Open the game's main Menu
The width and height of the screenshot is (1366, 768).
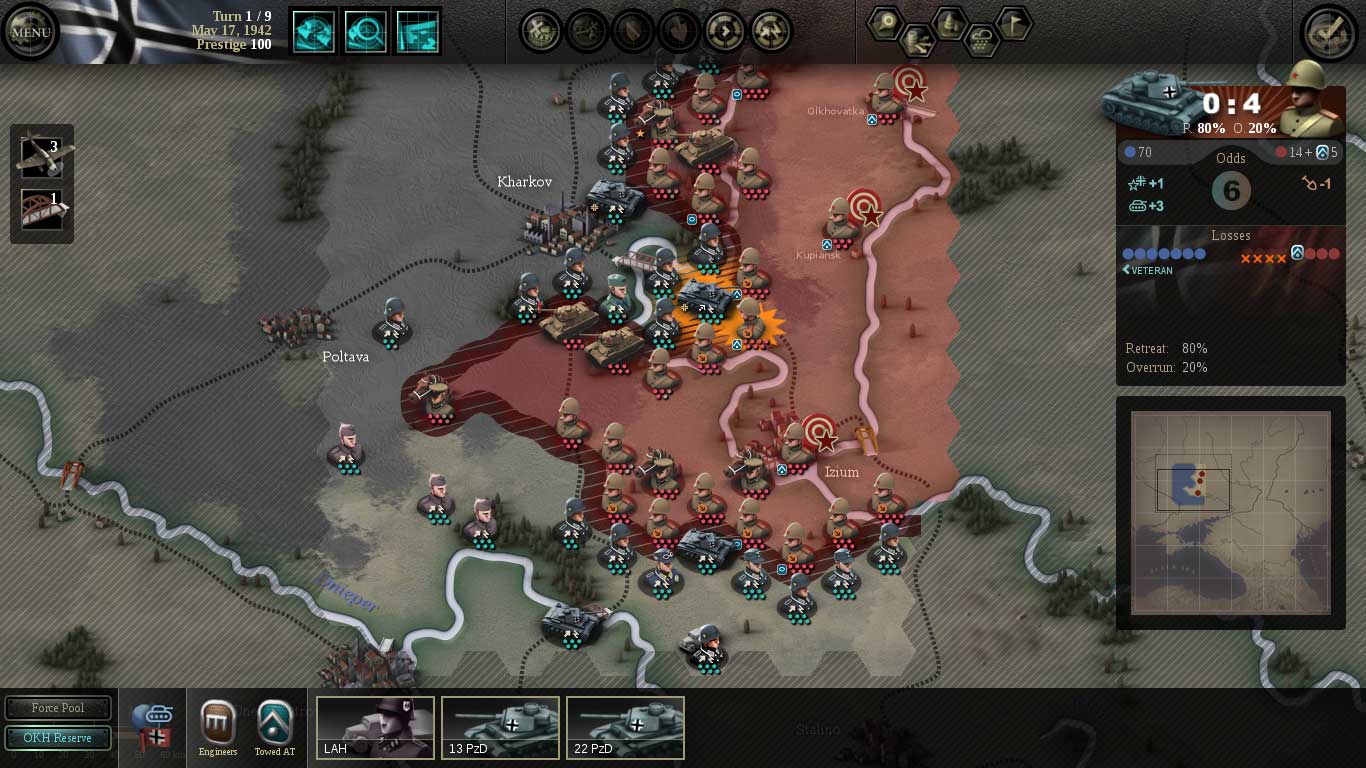[x=30, y=31]
